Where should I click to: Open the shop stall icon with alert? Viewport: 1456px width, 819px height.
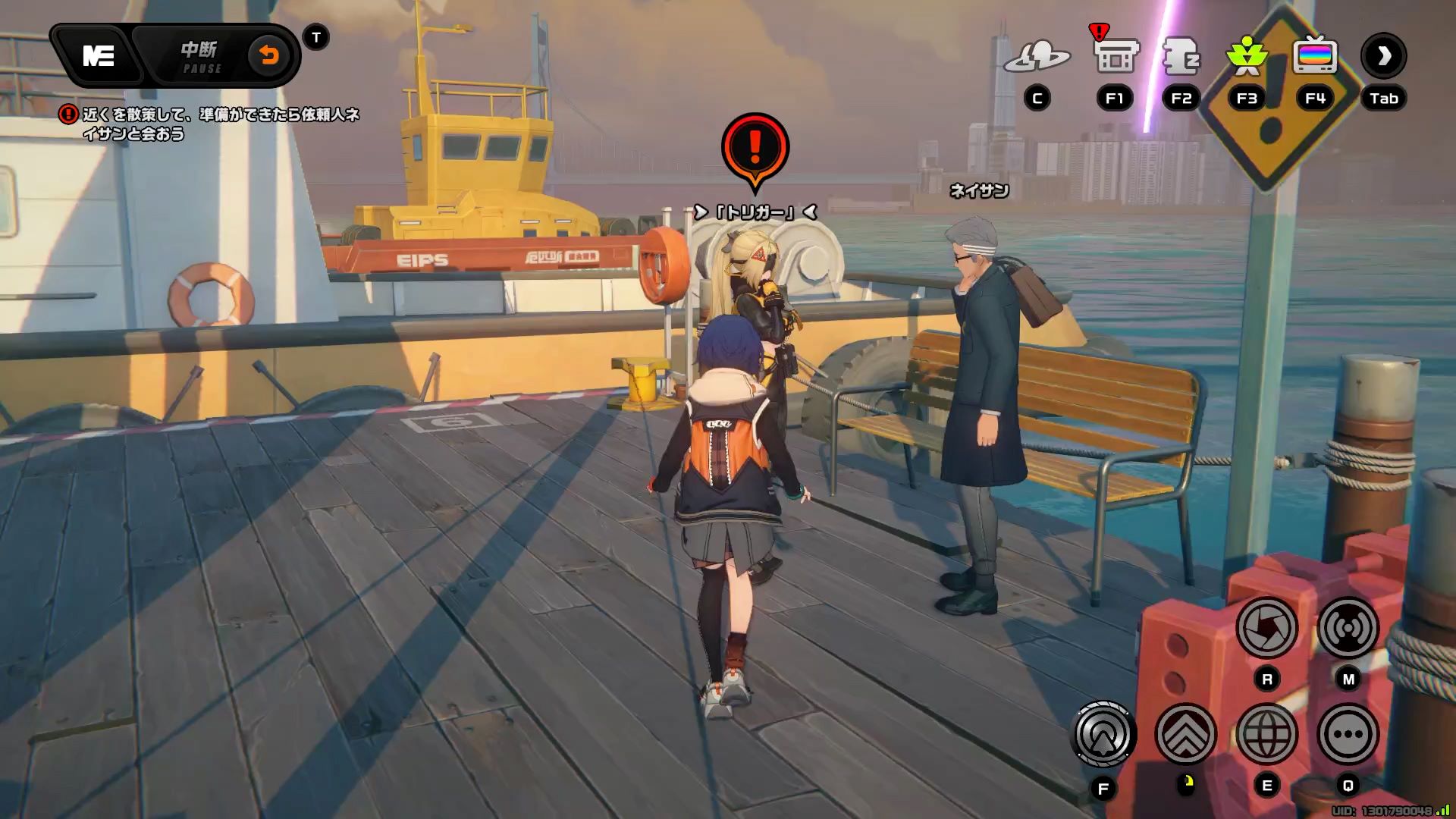[1115, 55]
